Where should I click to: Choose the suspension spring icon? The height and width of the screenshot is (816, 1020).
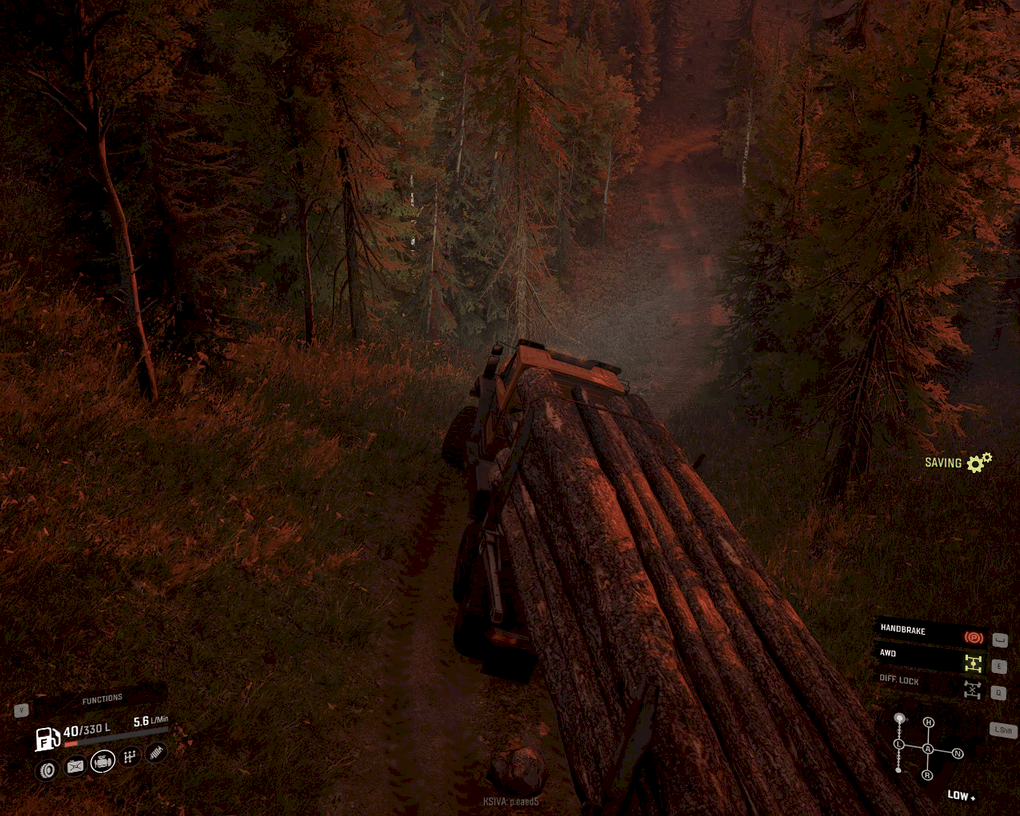click(x=156, y=752)
